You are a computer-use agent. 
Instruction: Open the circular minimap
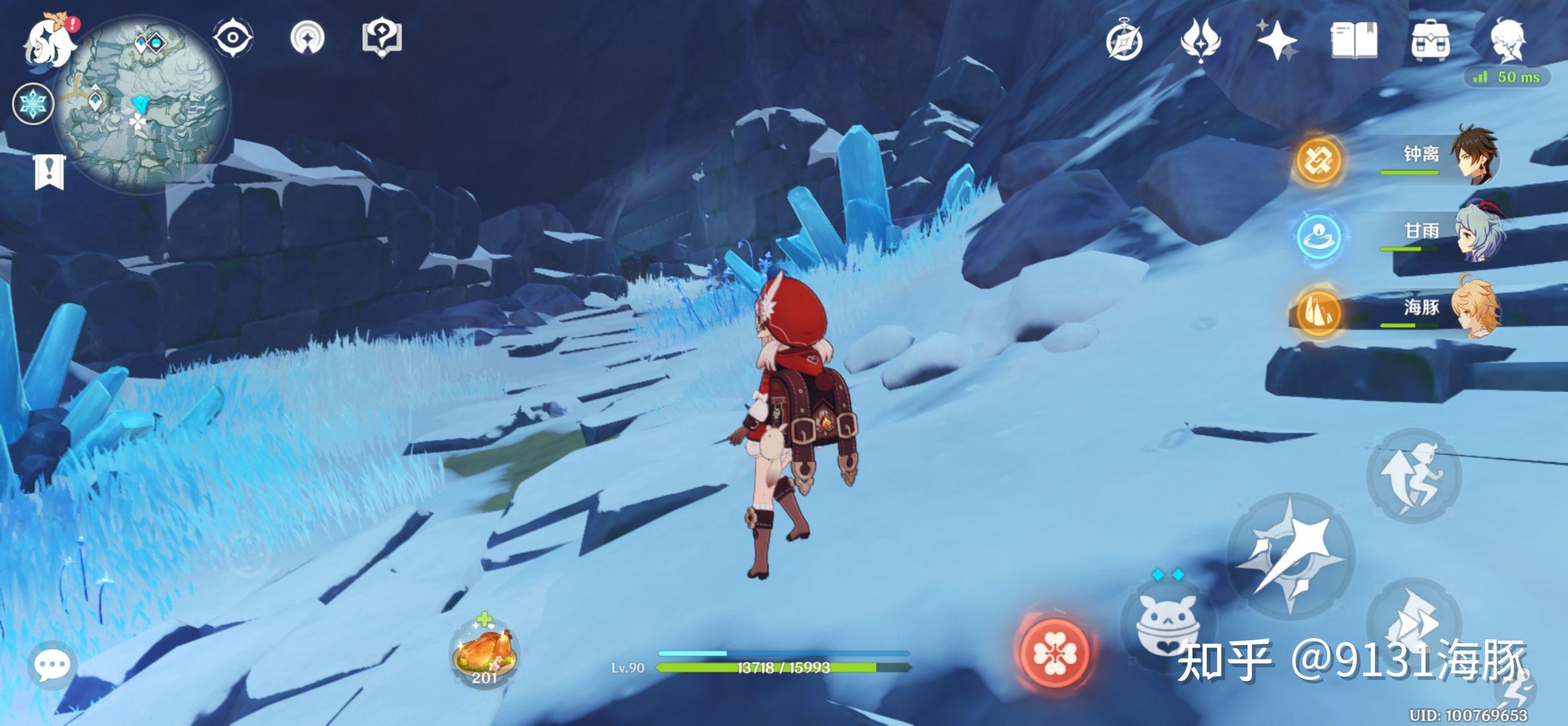pyautogui.click(x=142, y=104)
